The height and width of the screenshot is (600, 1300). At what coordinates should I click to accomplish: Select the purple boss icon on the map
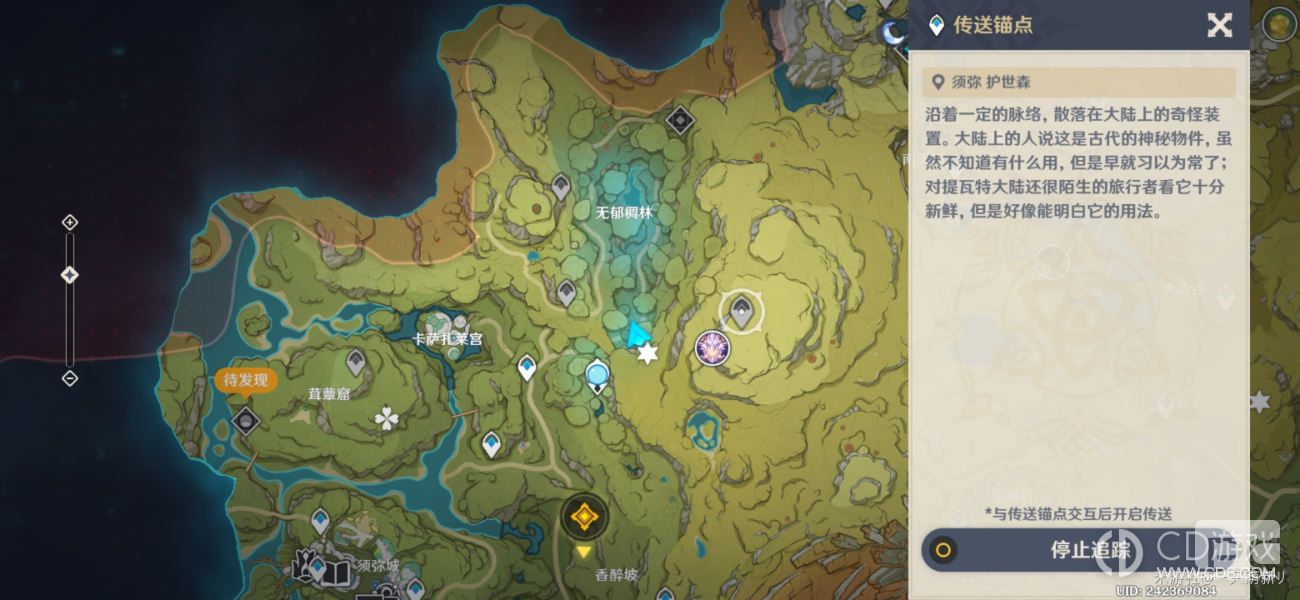(712, 348)
